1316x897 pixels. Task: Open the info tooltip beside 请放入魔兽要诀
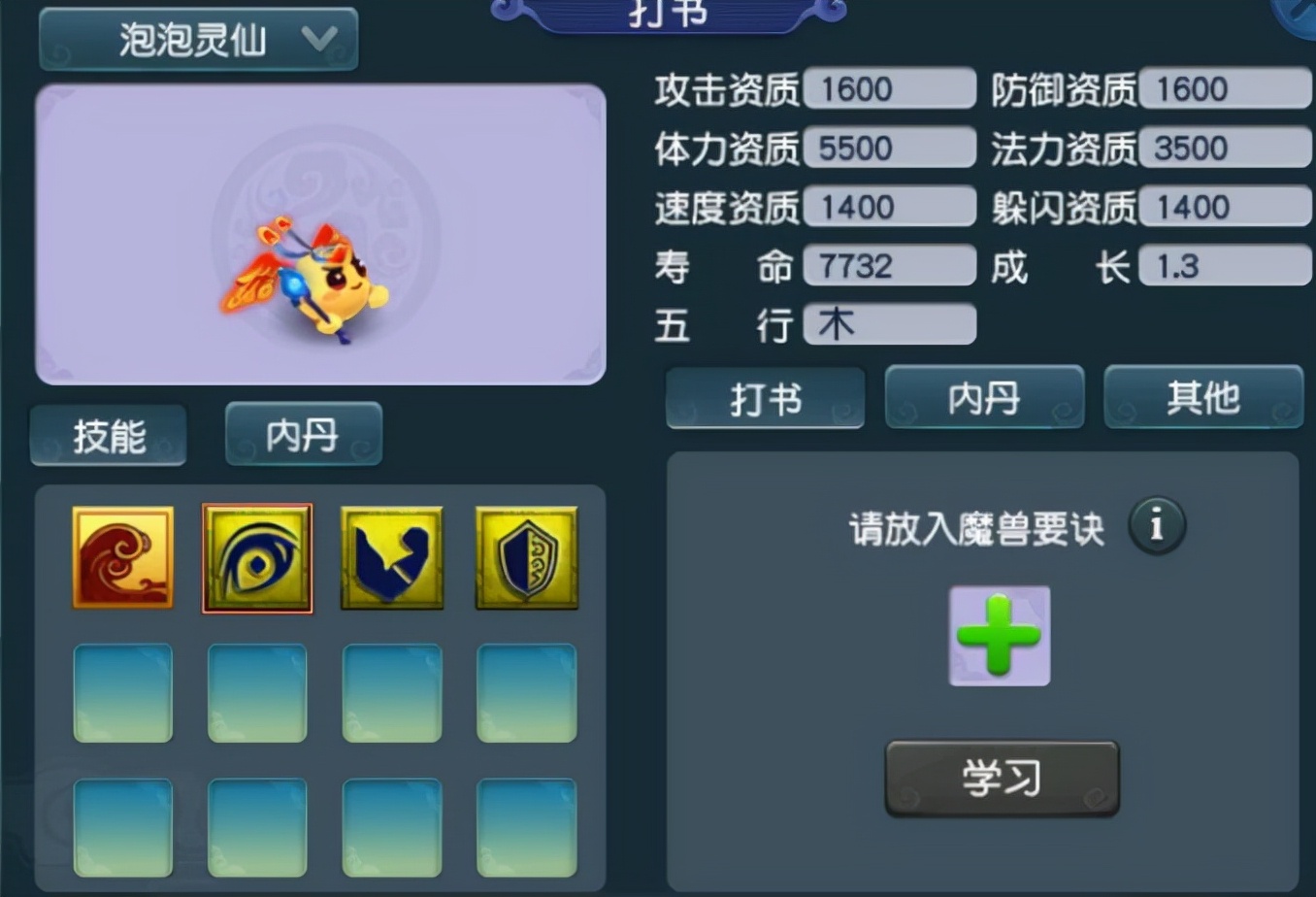[1155, 525]
